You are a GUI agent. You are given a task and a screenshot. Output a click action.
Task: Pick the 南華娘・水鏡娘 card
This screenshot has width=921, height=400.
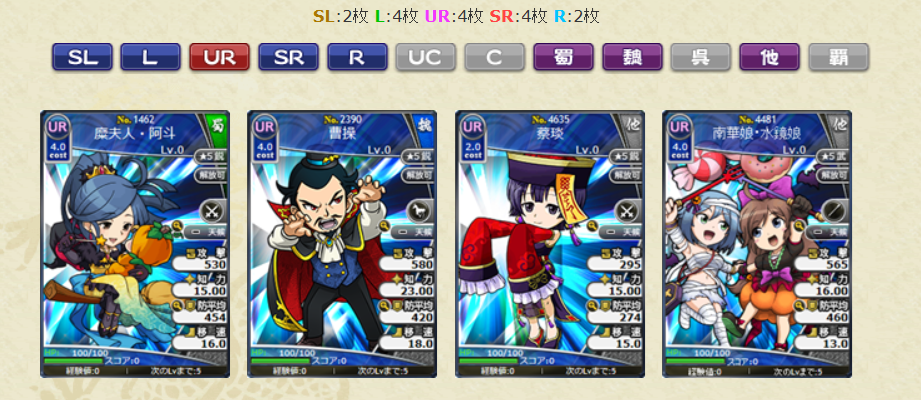[757, 243]
